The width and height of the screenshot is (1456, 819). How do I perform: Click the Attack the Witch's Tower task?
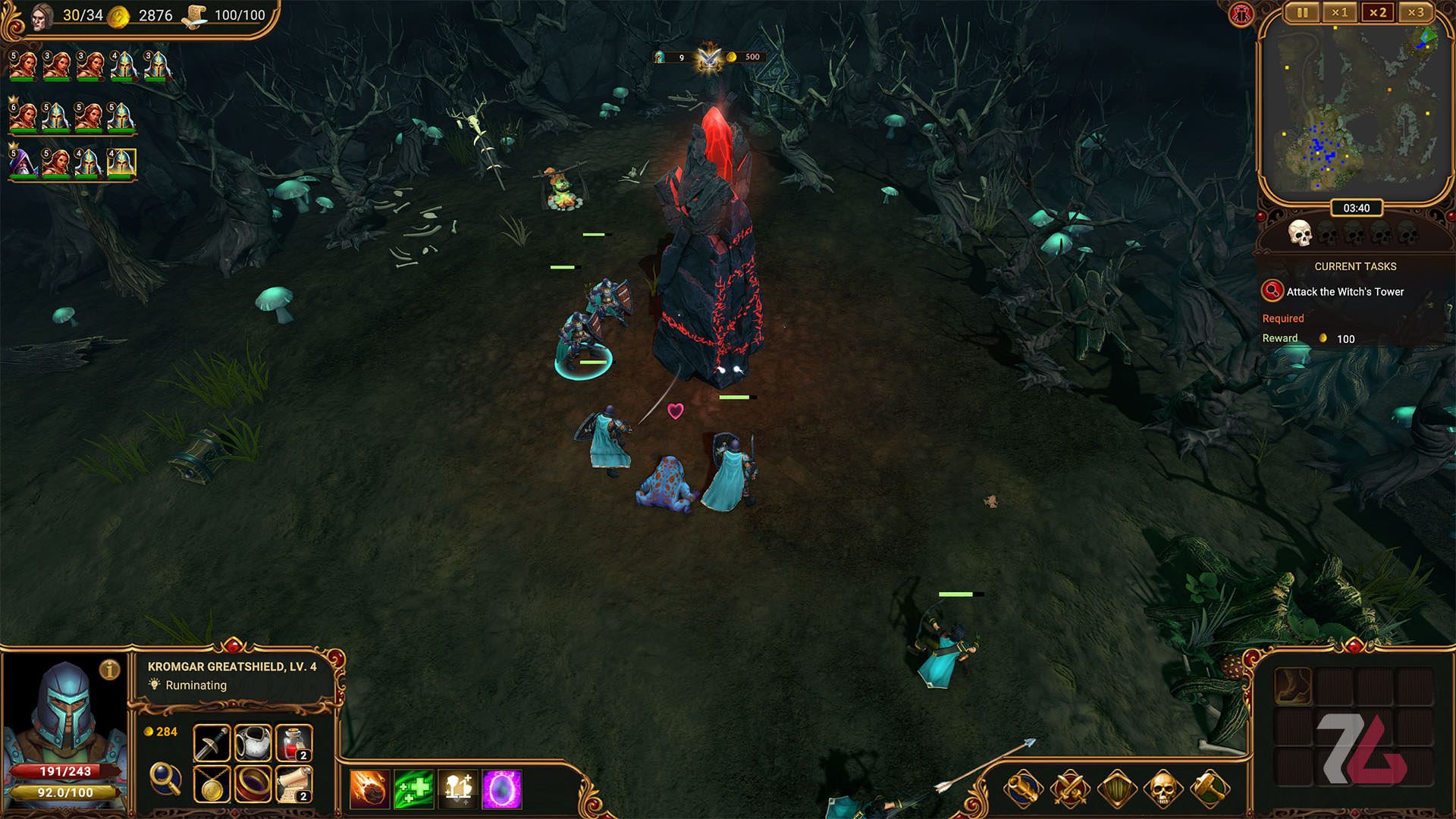point(1344,292)
